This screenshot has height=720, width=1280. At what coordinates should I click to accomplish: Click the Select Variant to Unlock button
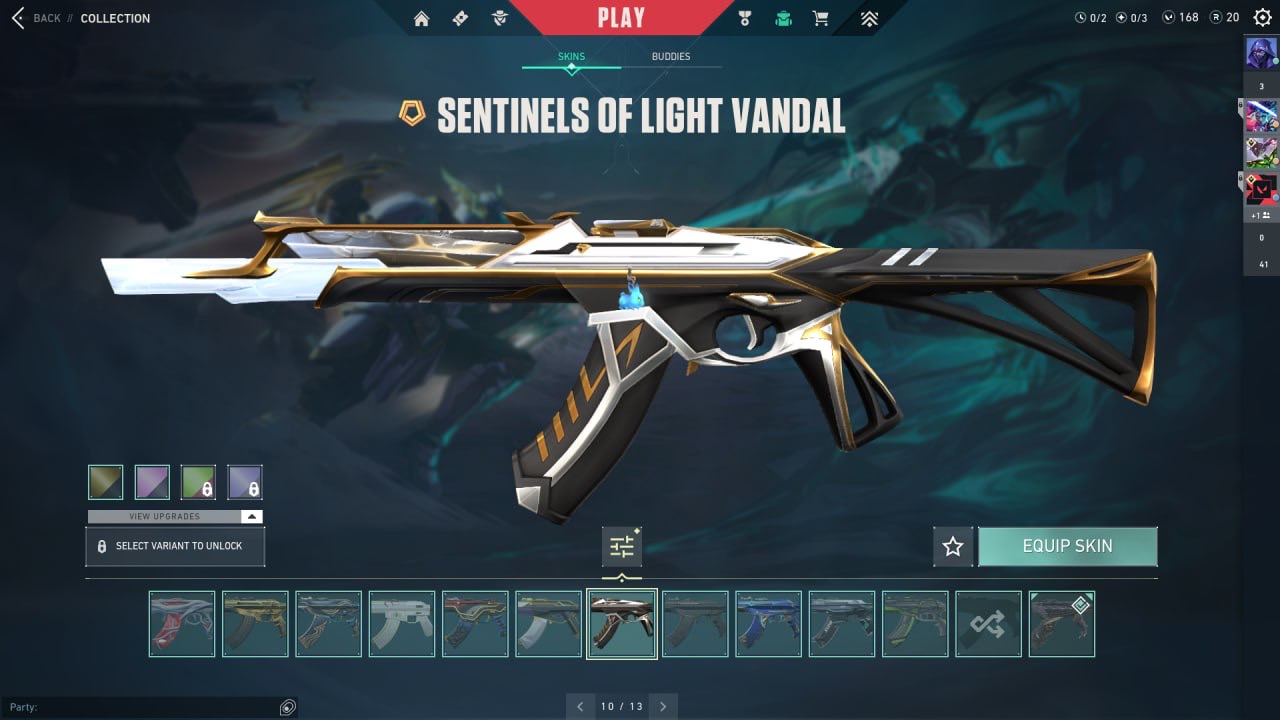coord(176,547)
